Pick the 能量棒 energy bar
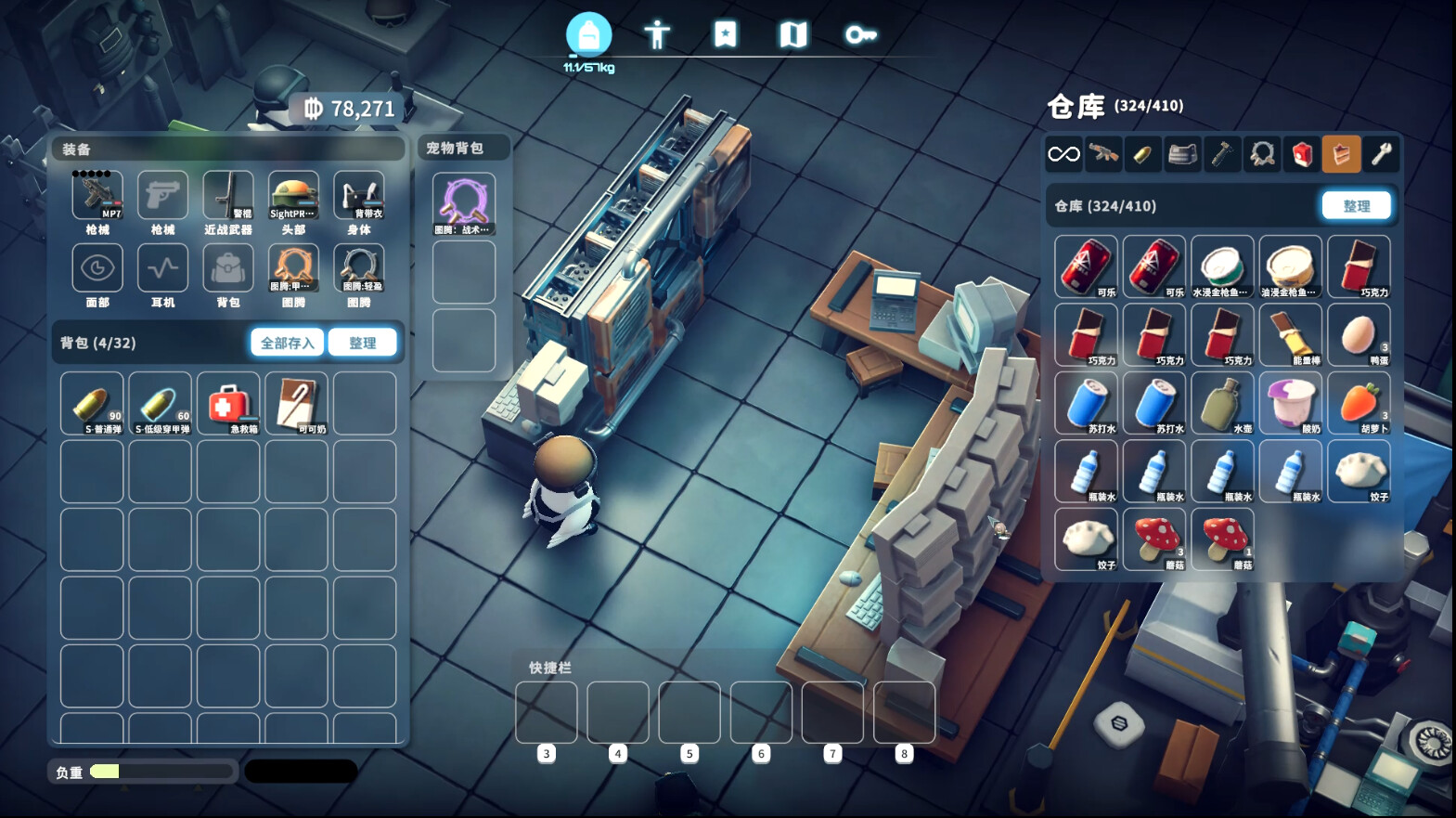The image size is (1456, 818). [1291, 335]
